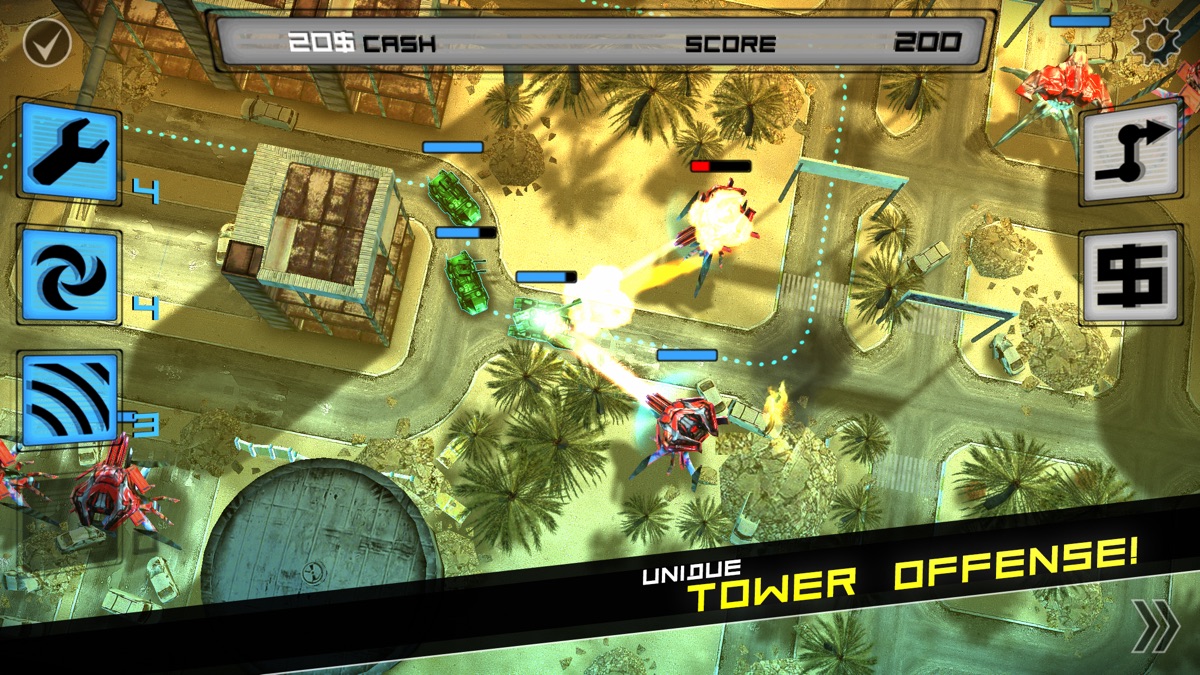Viewport: 1200px width, 675px height.
Task: Open the gear settings menu
Action: point(1155,43)
